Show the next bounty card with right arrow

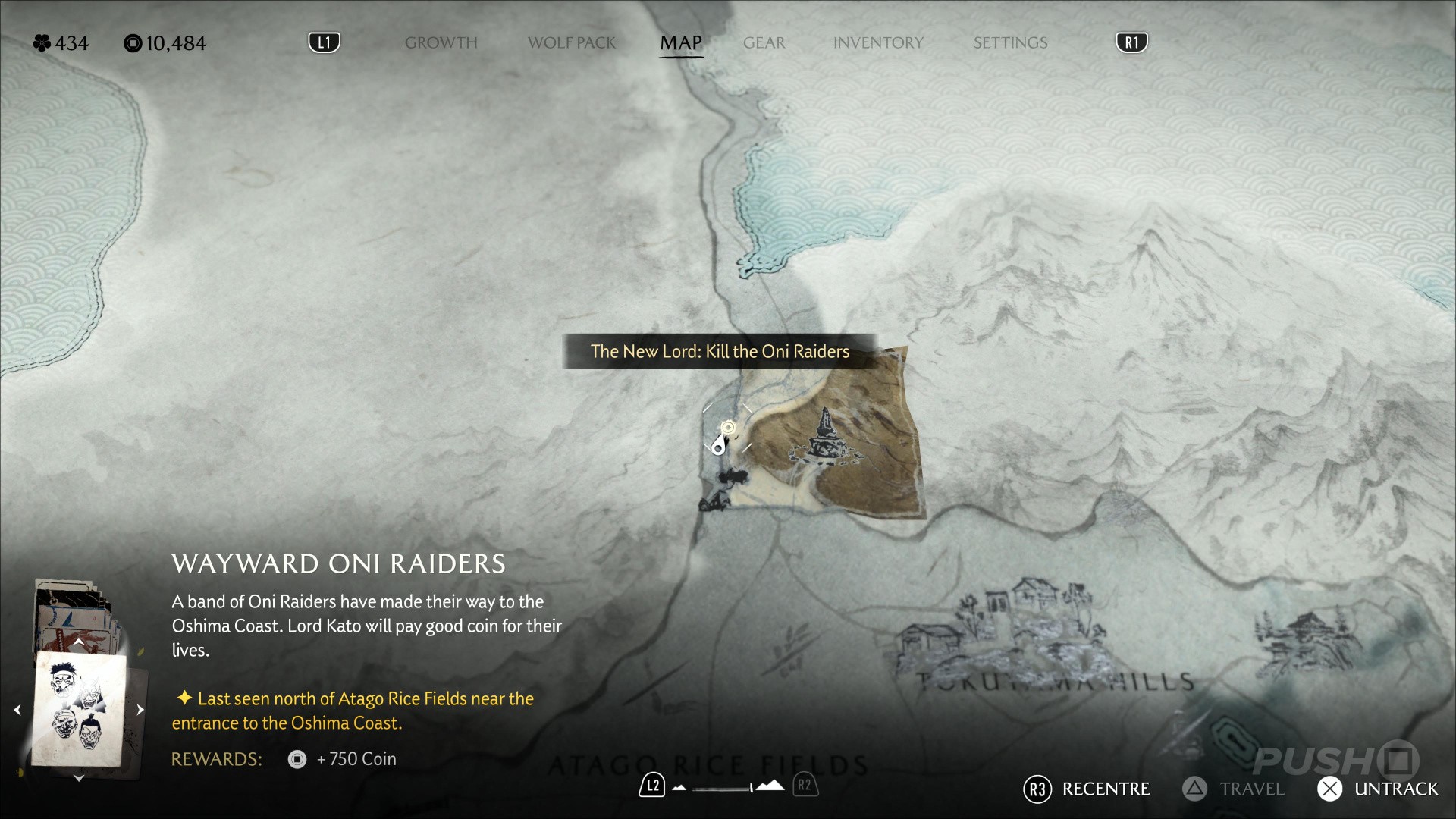coord(140,710)
